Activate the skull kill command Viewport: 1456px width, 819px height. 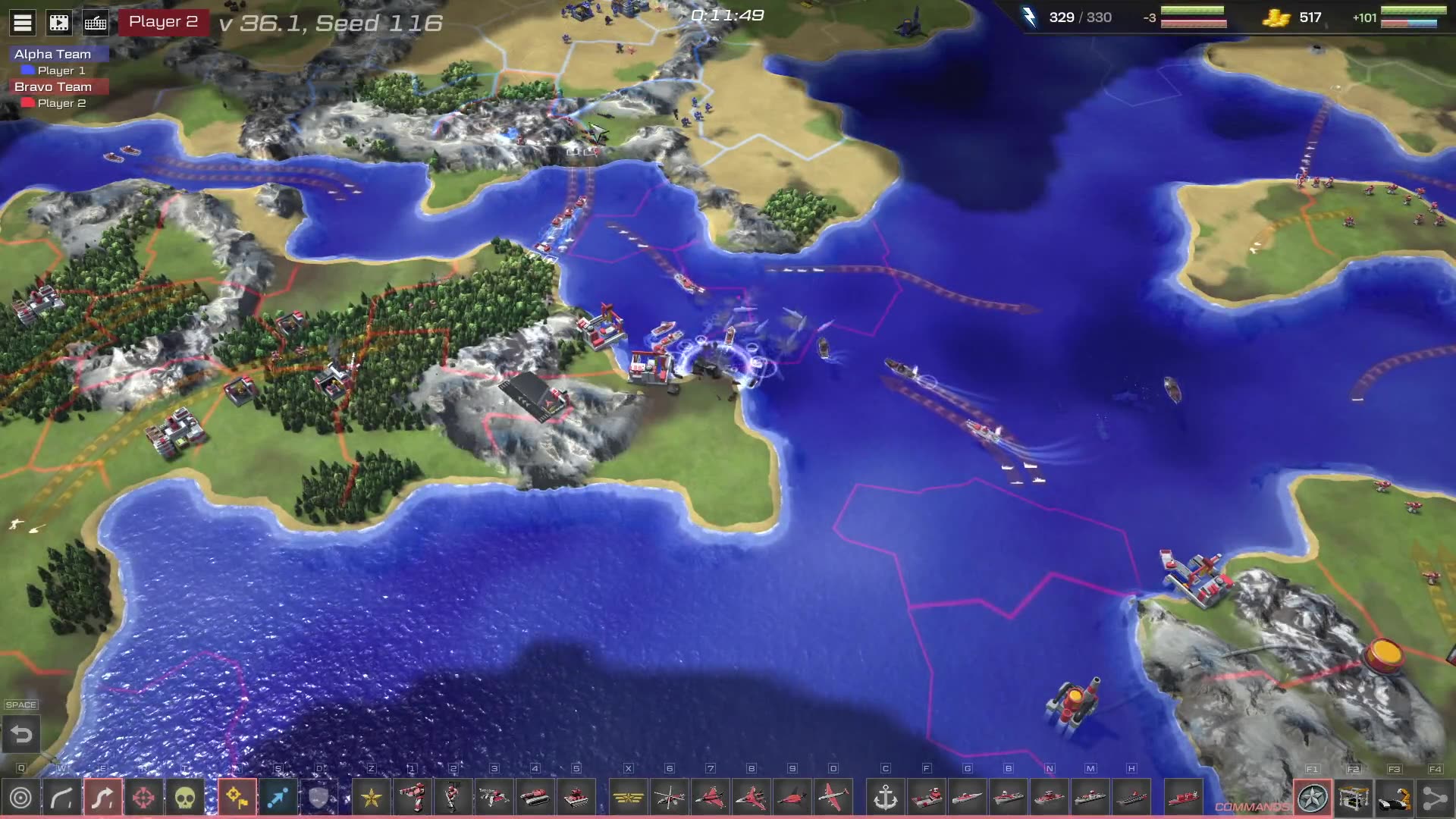click(185, 798)
